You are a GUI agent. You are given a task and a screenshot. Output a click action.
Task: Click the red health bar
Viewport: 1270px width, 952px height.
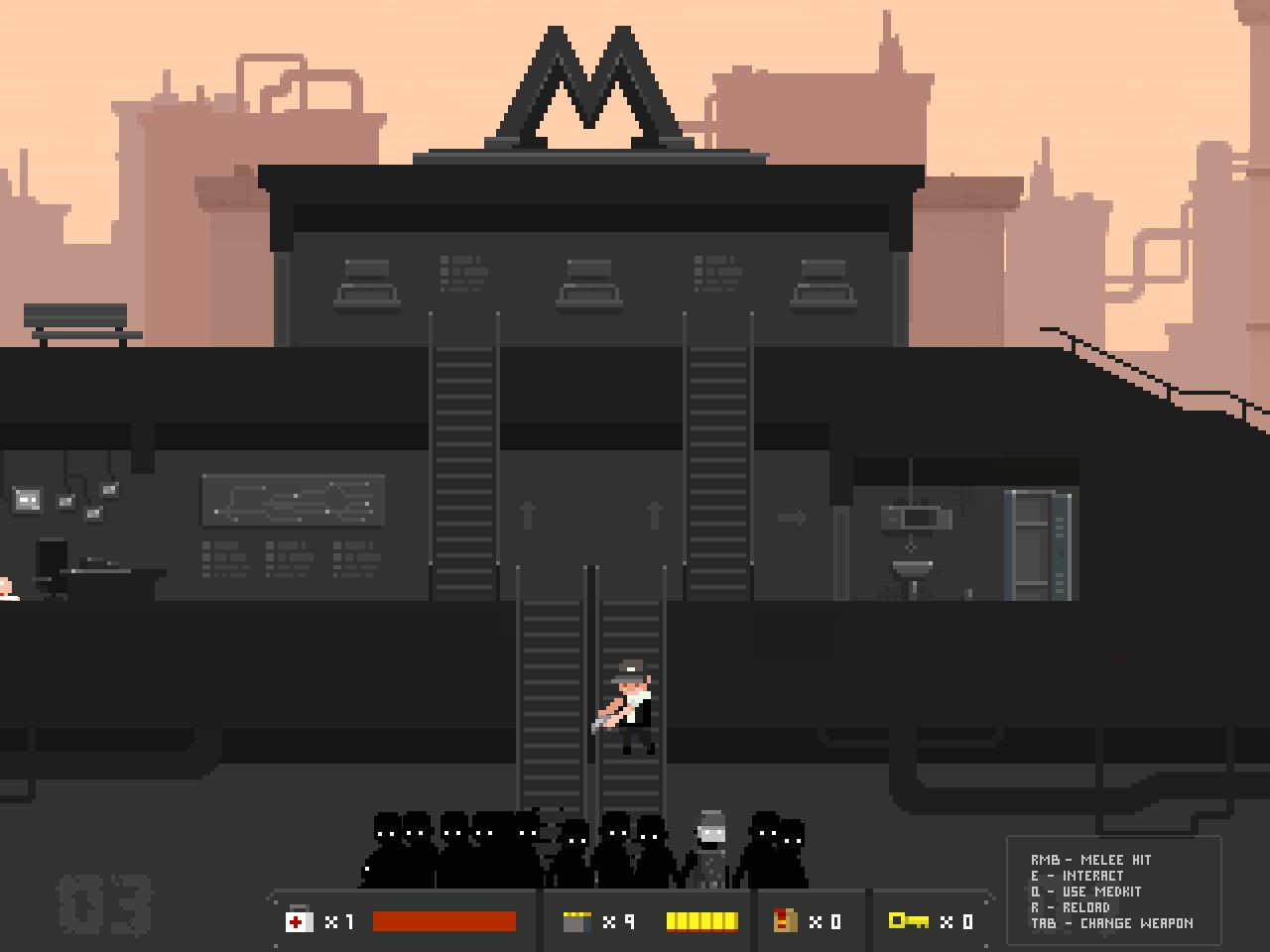444,922
